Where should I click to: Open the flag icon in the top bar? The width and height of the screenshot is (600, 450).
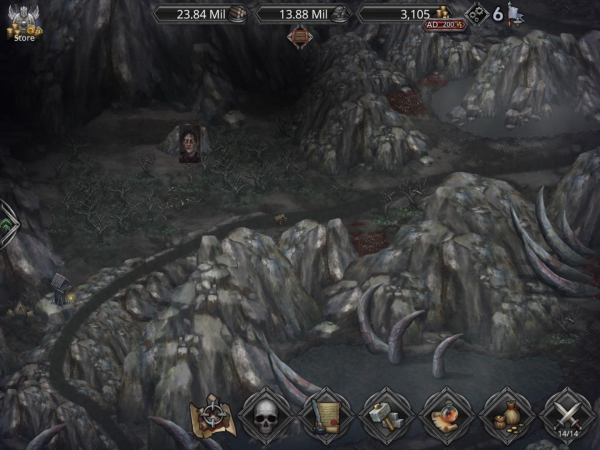tap(514, 14)
